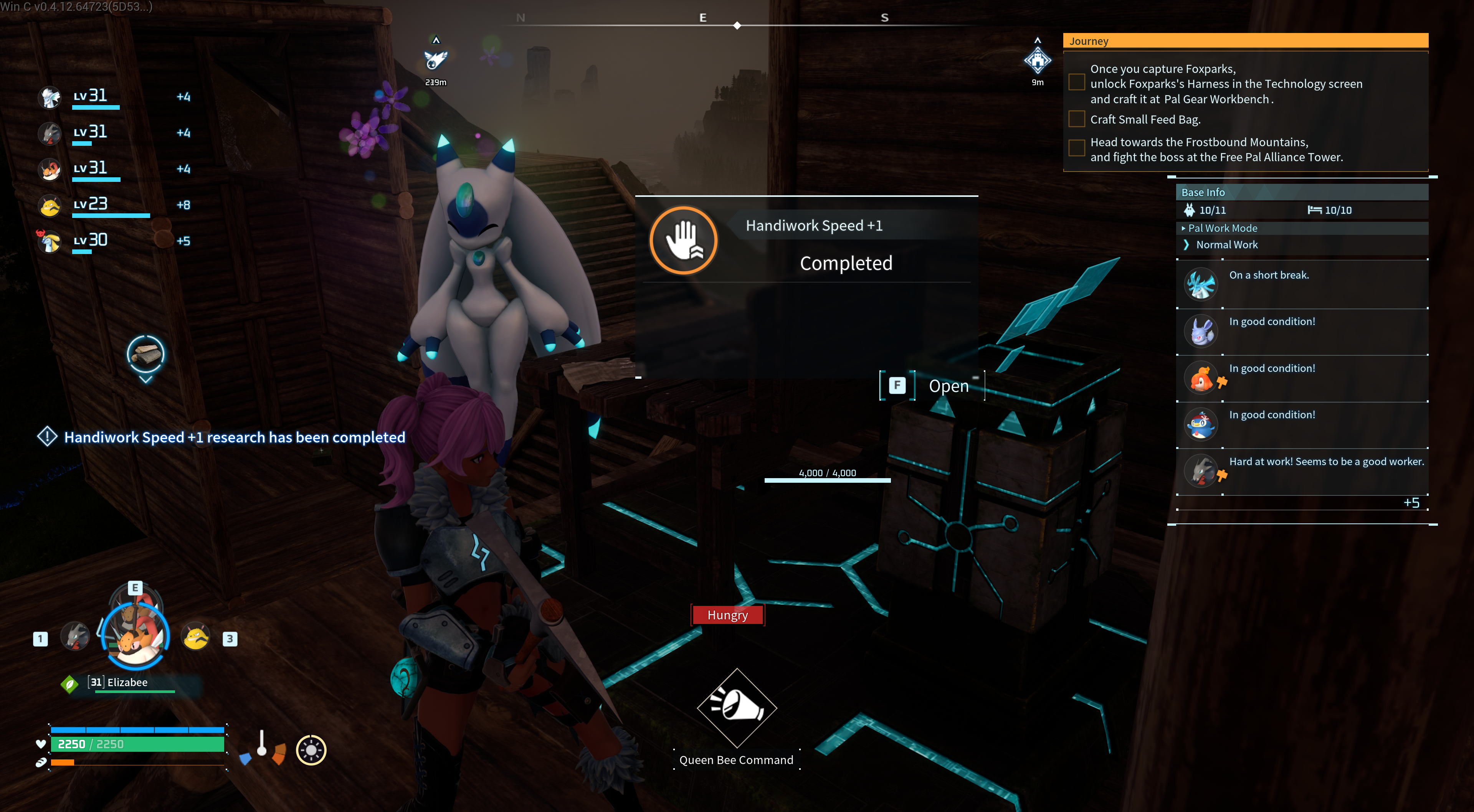1474x812 pixels.
Task: Click the base marker on the compass
Action: click(1038, 60)
